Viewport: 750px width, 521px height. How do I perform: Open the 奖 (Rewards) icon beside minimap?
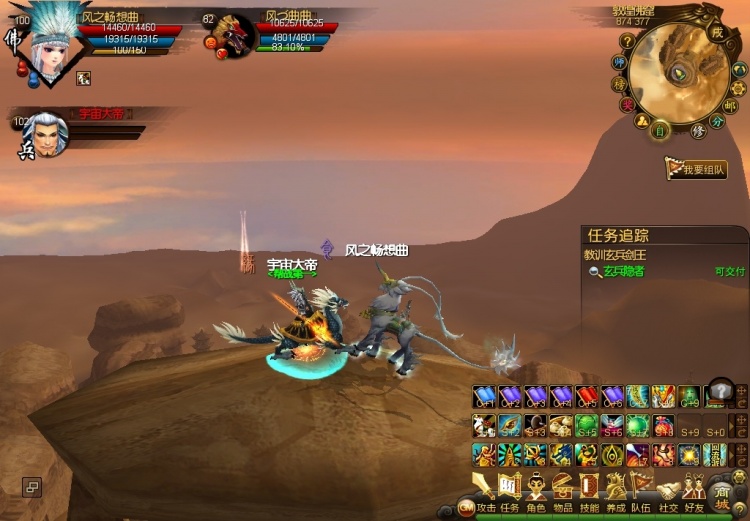coord(627,104)
